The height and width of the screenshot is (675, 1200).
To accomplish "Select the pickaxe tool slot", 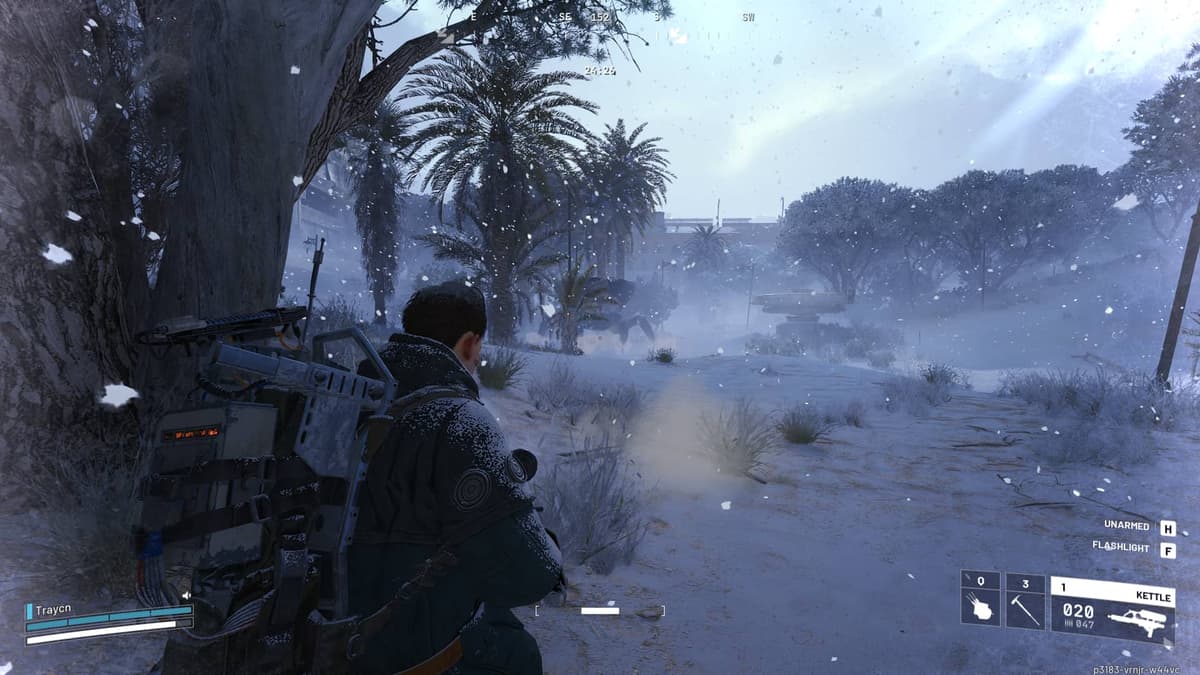I will tap(1025, 600).
